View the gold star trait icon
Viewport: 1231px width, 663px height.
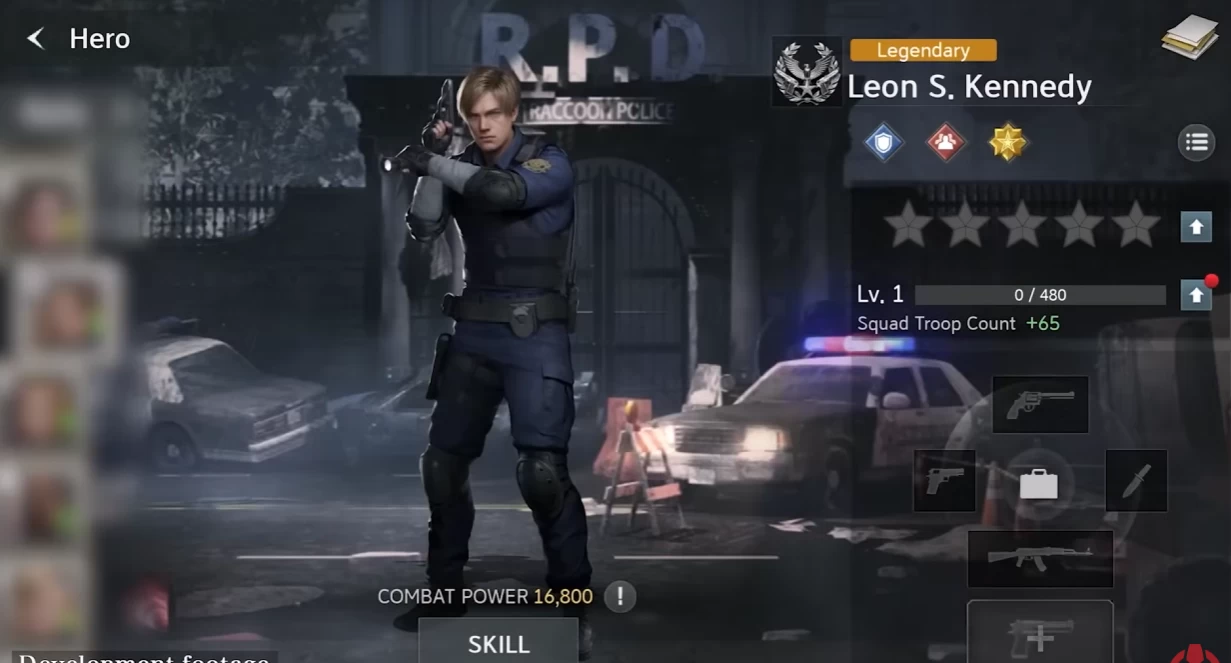coord(1008,142)
